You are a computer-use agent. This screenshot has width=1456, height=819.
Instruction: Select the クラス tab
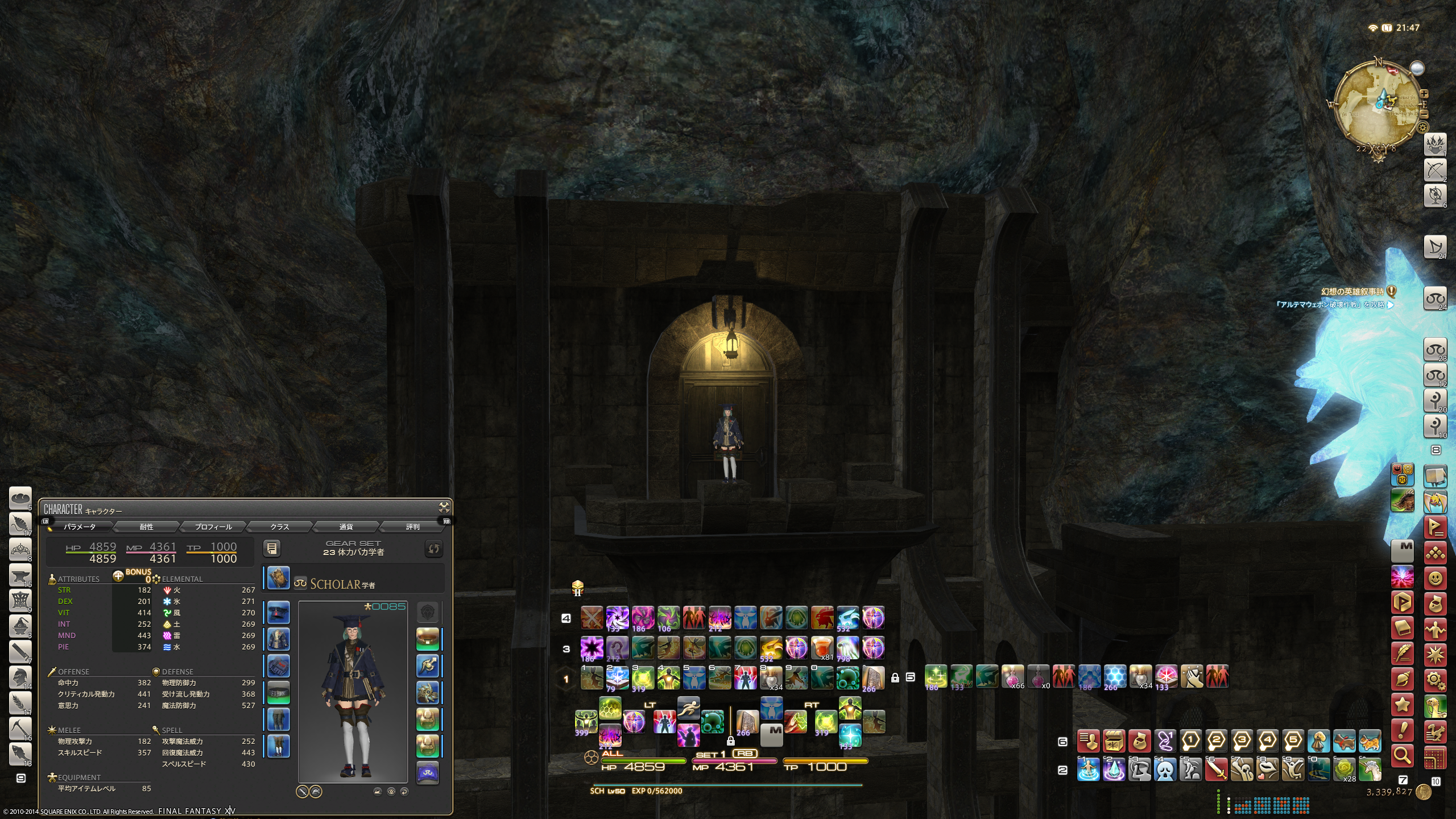(x=279, y=527)
